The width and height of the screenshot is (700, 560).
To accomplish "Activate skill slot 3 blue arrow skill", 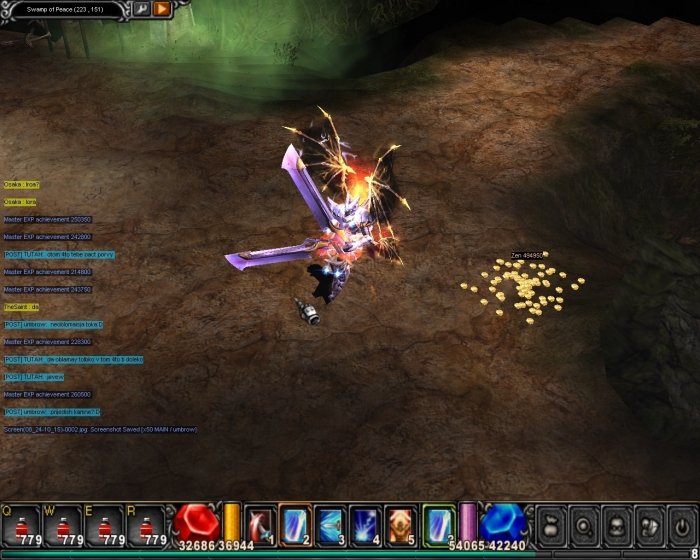I will tap(330, 524).
